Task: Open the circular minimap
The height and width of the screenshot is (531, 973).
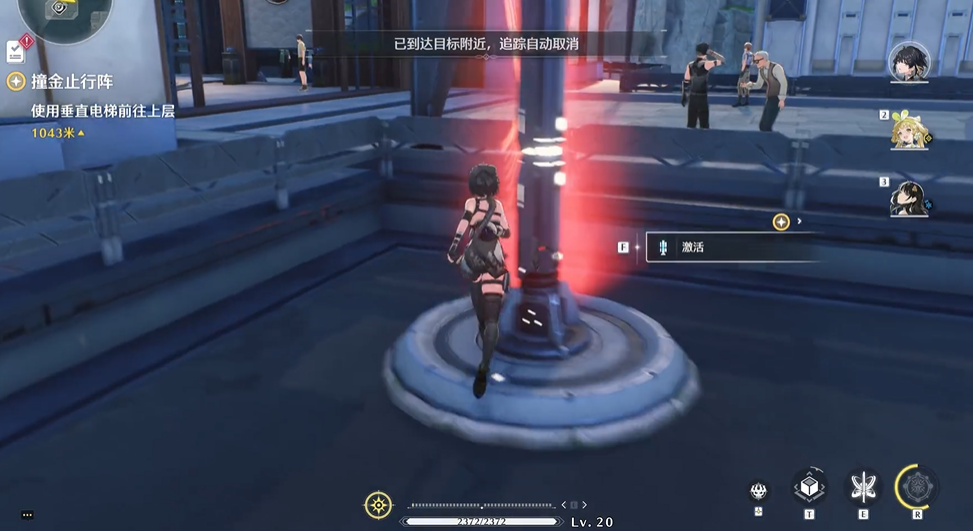Action: pyautogui.click(x=58, y=10)
